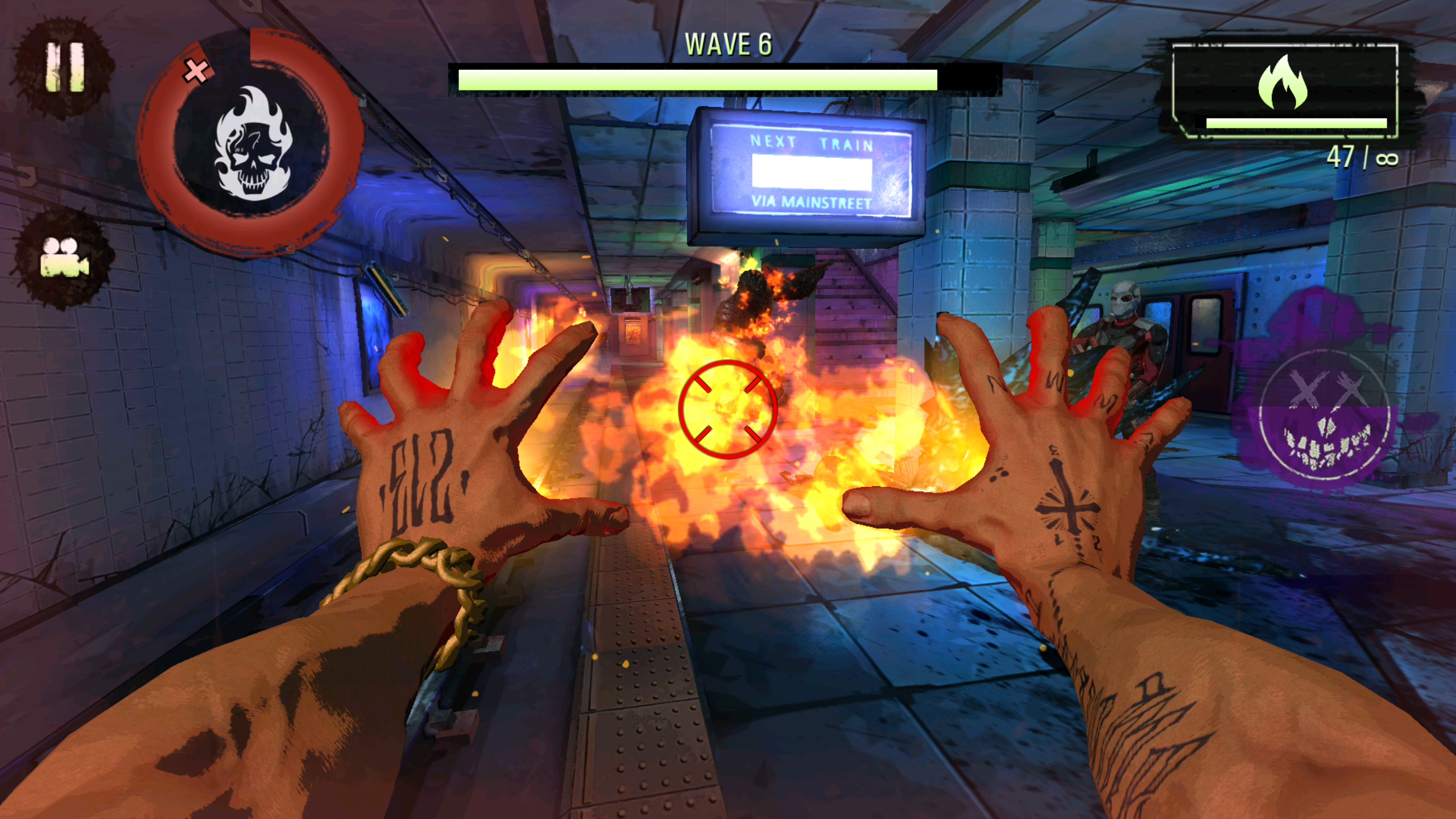Viewport: 1456px width, 819px height.
Task: Switch view with the camera icon
Action: tap(64, 258)
